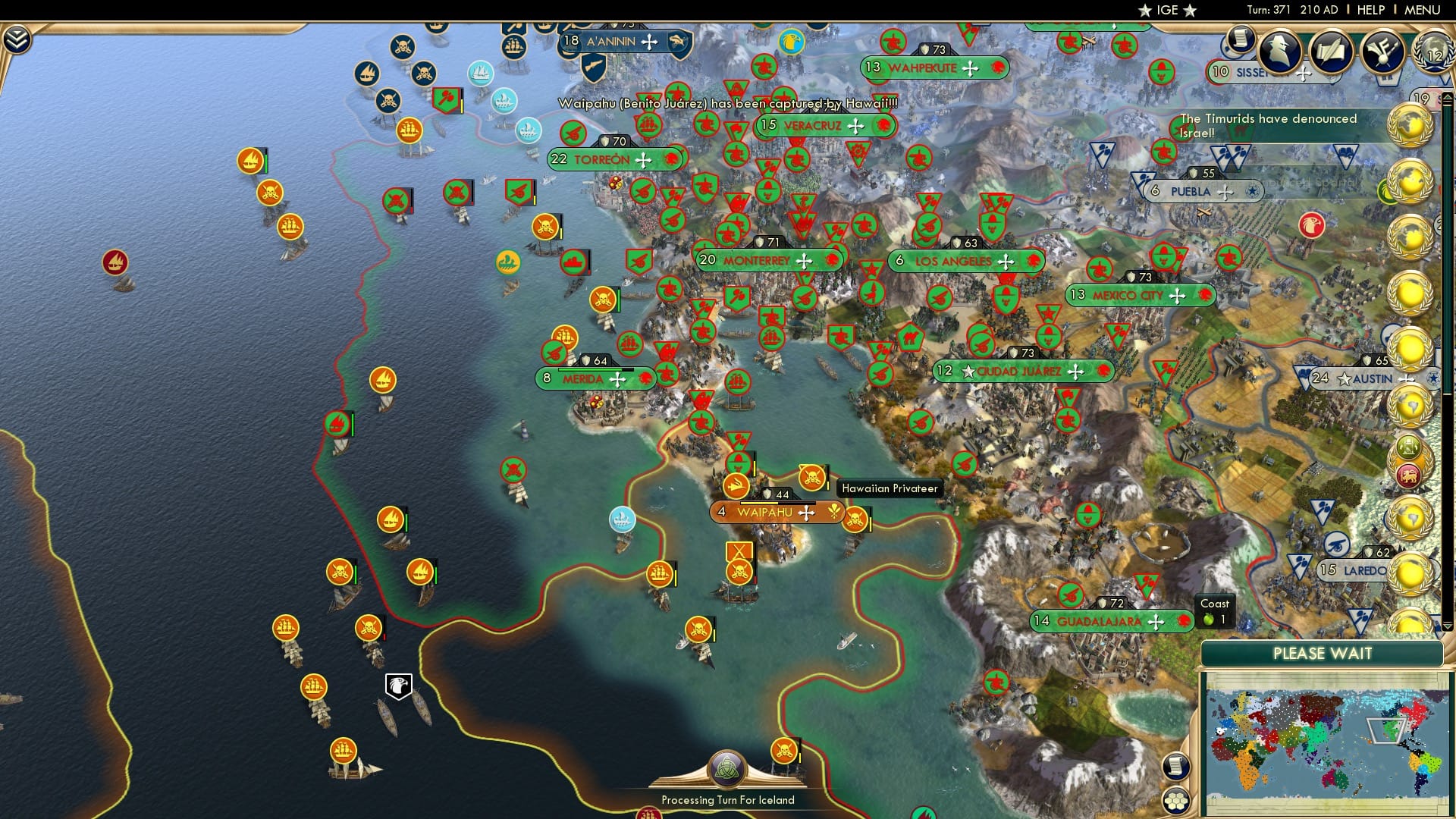Click the small arrow below the notification stack

coord(1447,625)
